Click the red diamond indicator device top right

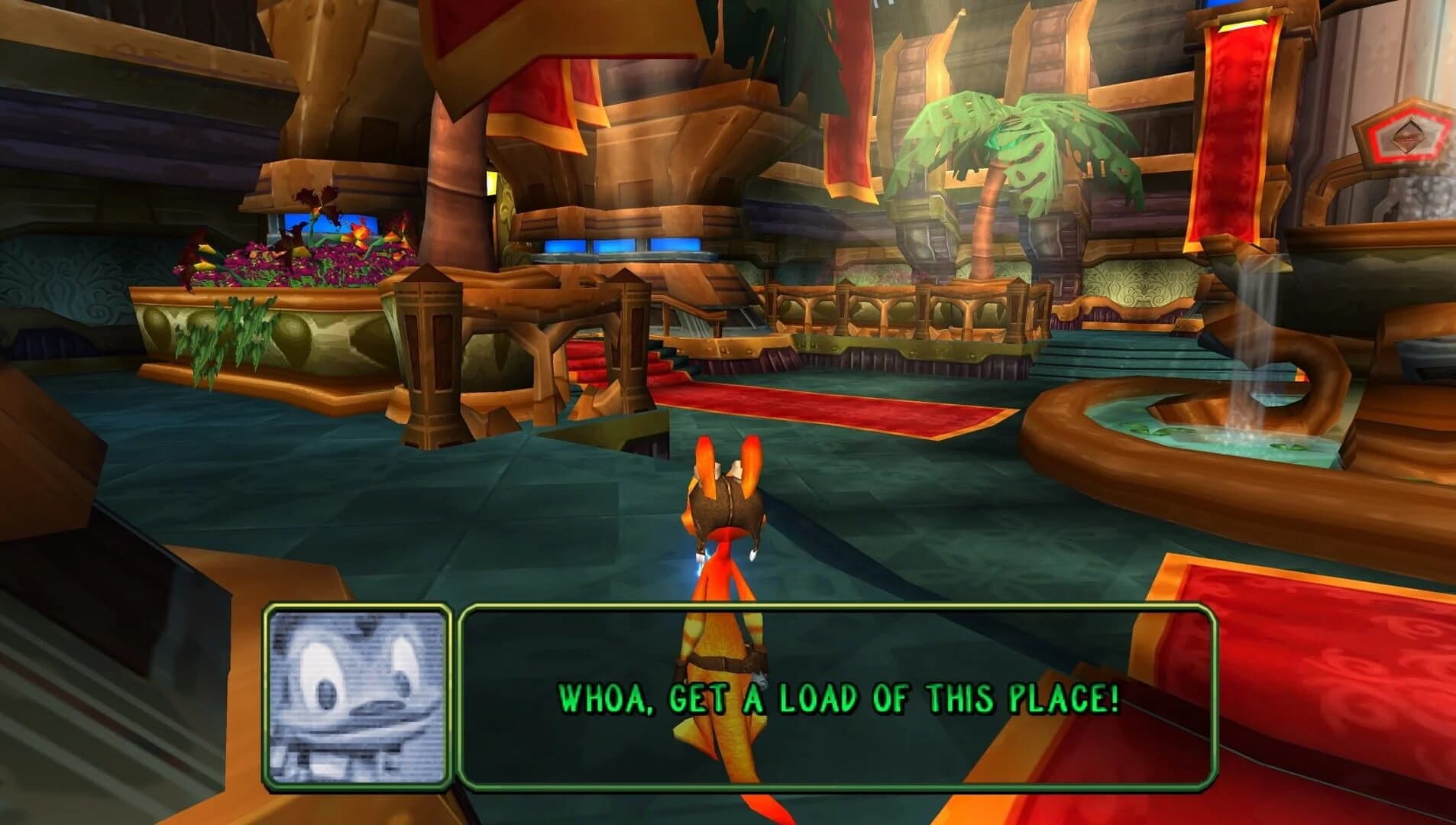point(1408,134)
